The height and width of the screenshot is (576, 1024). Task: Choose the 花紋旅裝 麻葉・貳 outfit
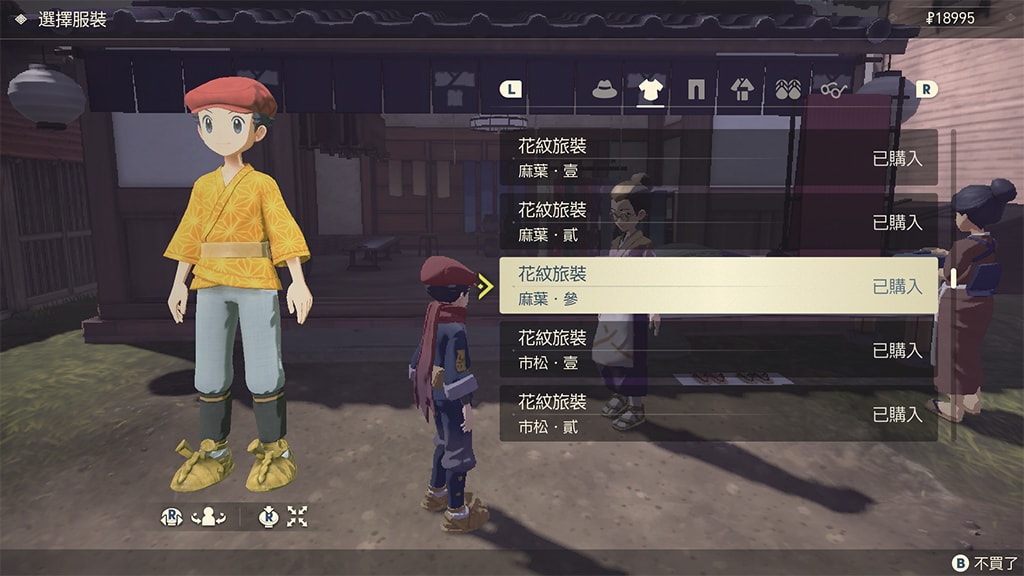[x=718, y=222]
